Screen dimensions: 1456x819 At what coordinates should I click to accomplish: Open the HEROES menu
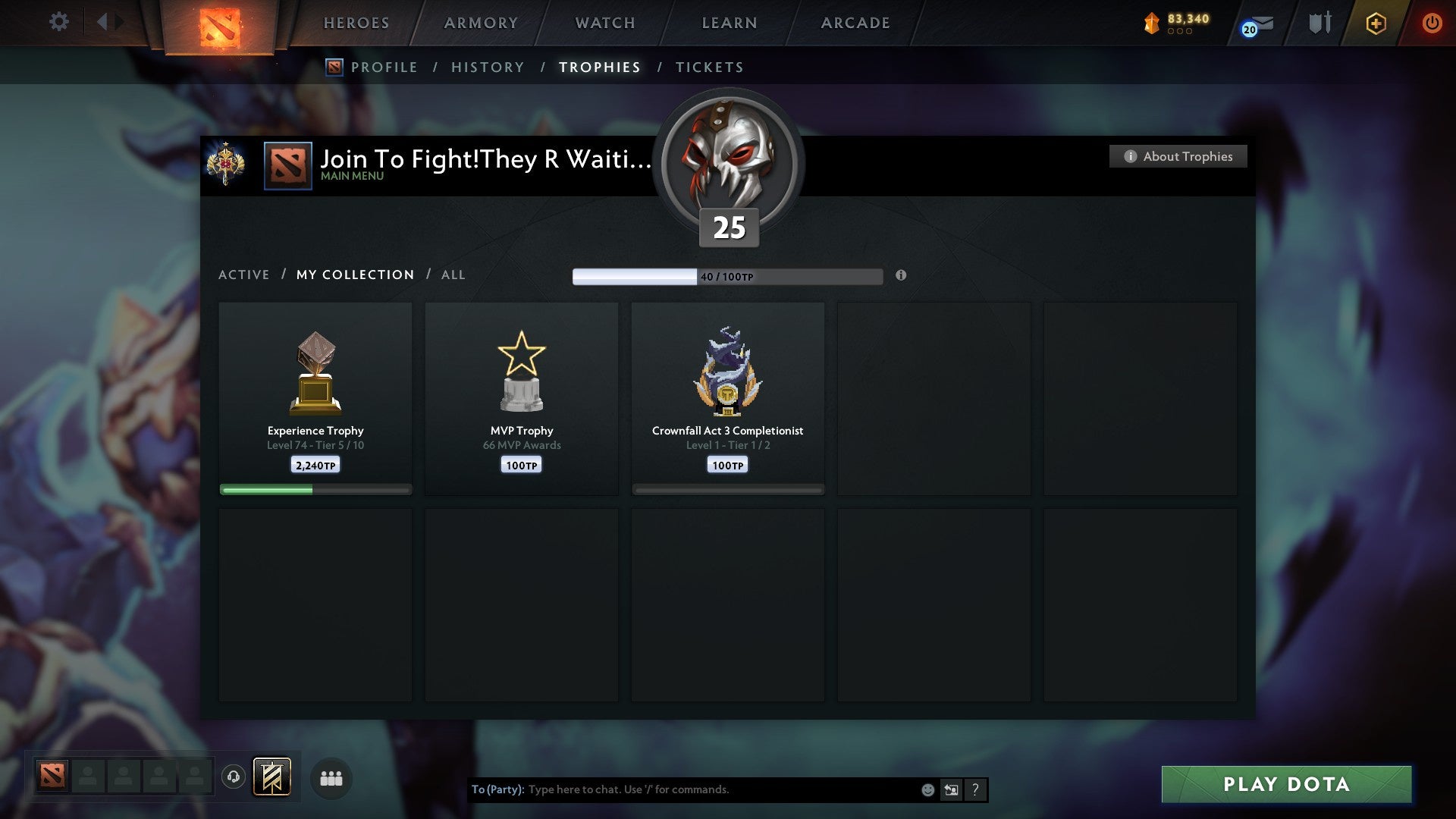tap(356, 23)
